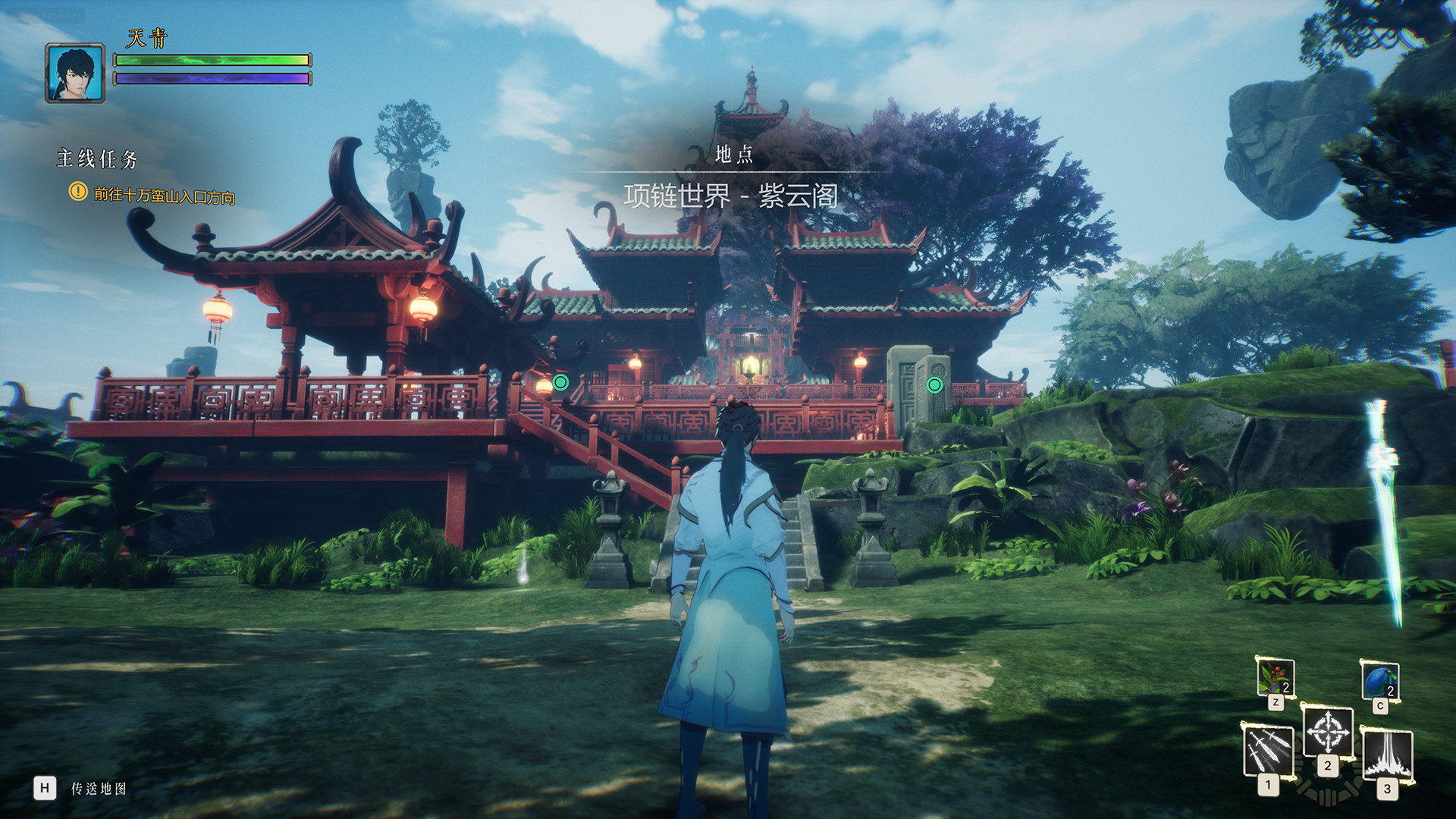Click the green health bar of 天青
The width and height of the screenshot is (1456, 819).
pyautogui.click(x=211, y=60)
